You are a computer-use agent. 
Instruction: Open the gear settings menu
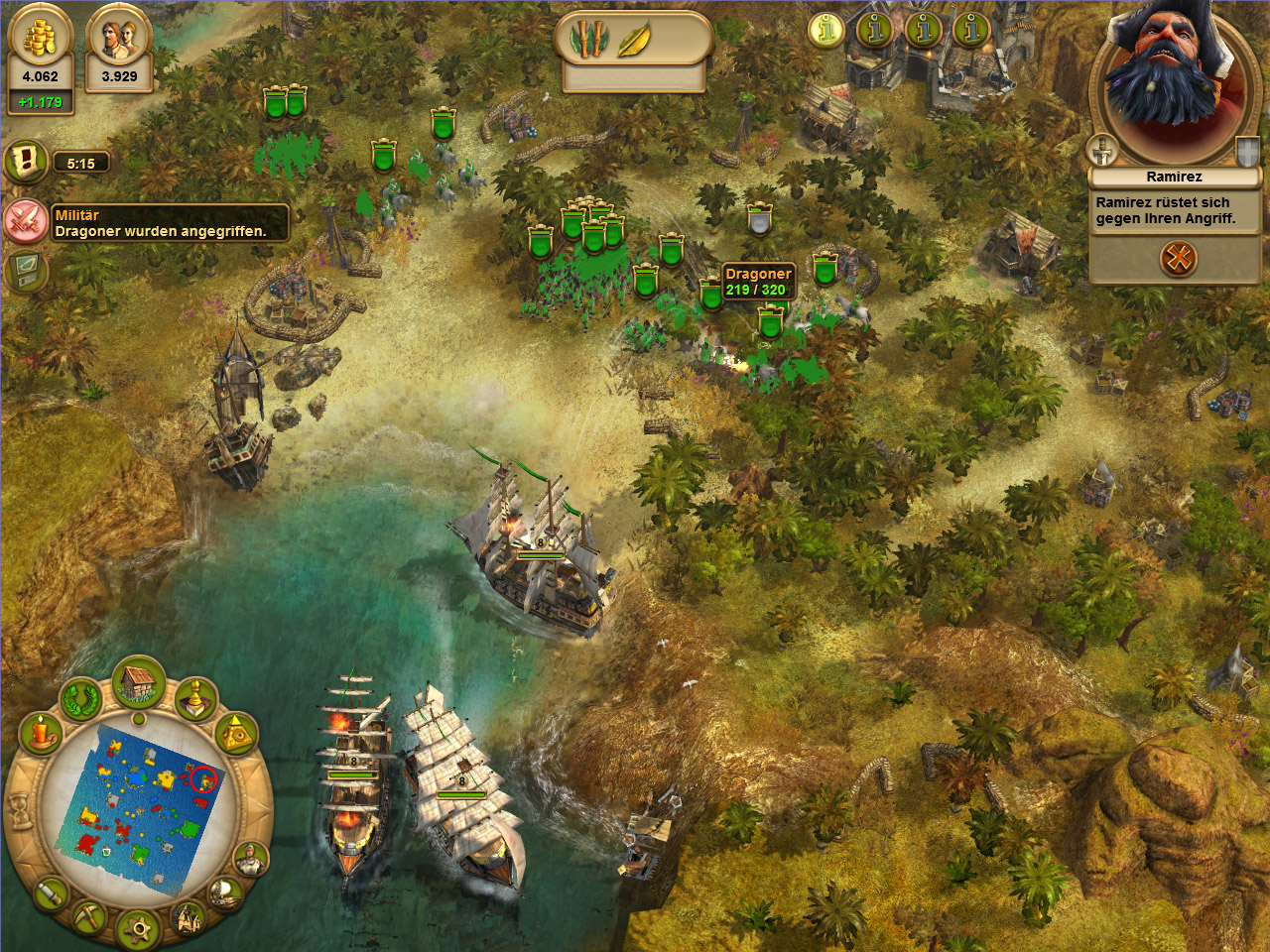138,929
